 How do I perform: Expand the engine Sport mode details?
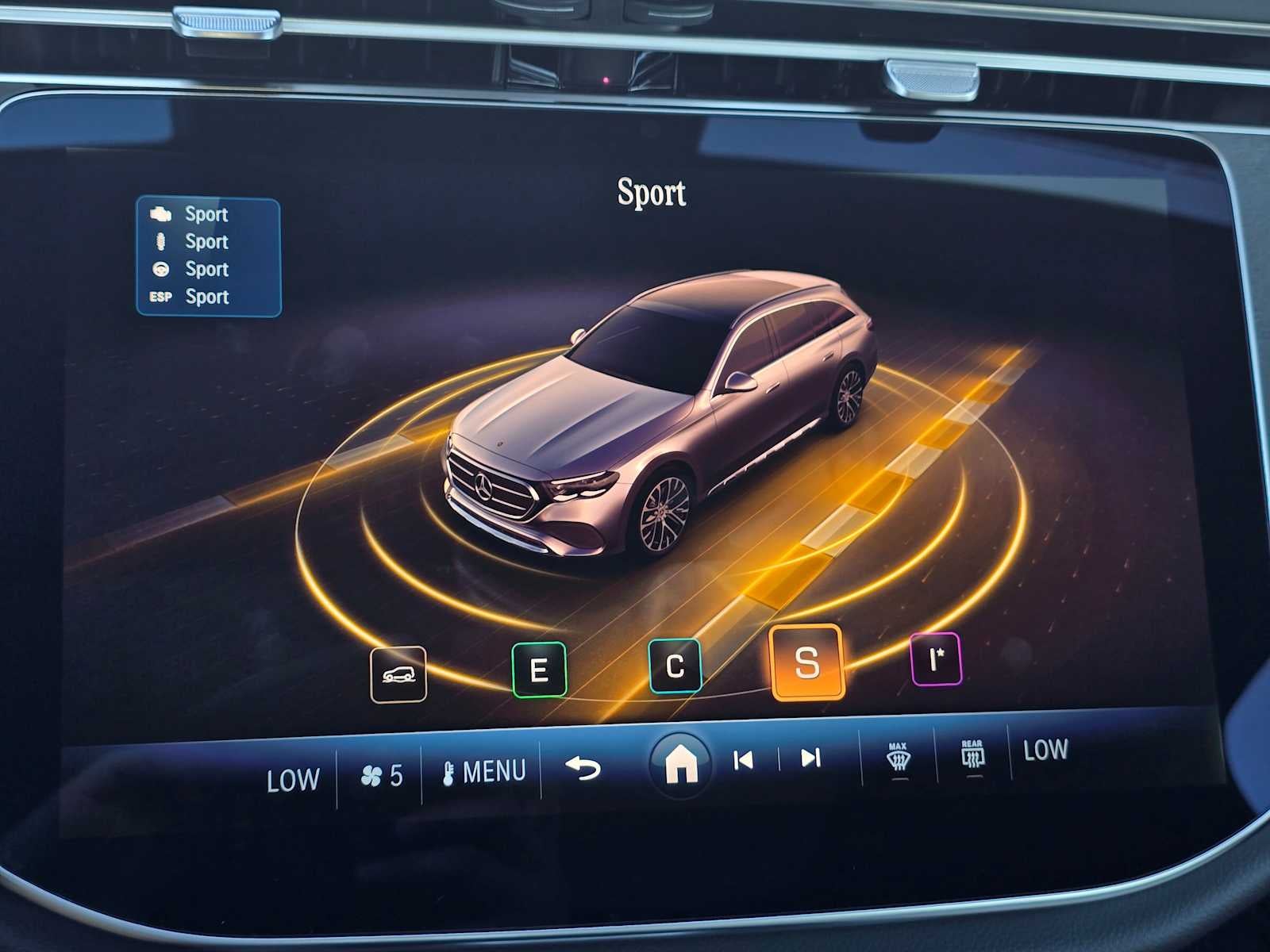coord(205,214)
